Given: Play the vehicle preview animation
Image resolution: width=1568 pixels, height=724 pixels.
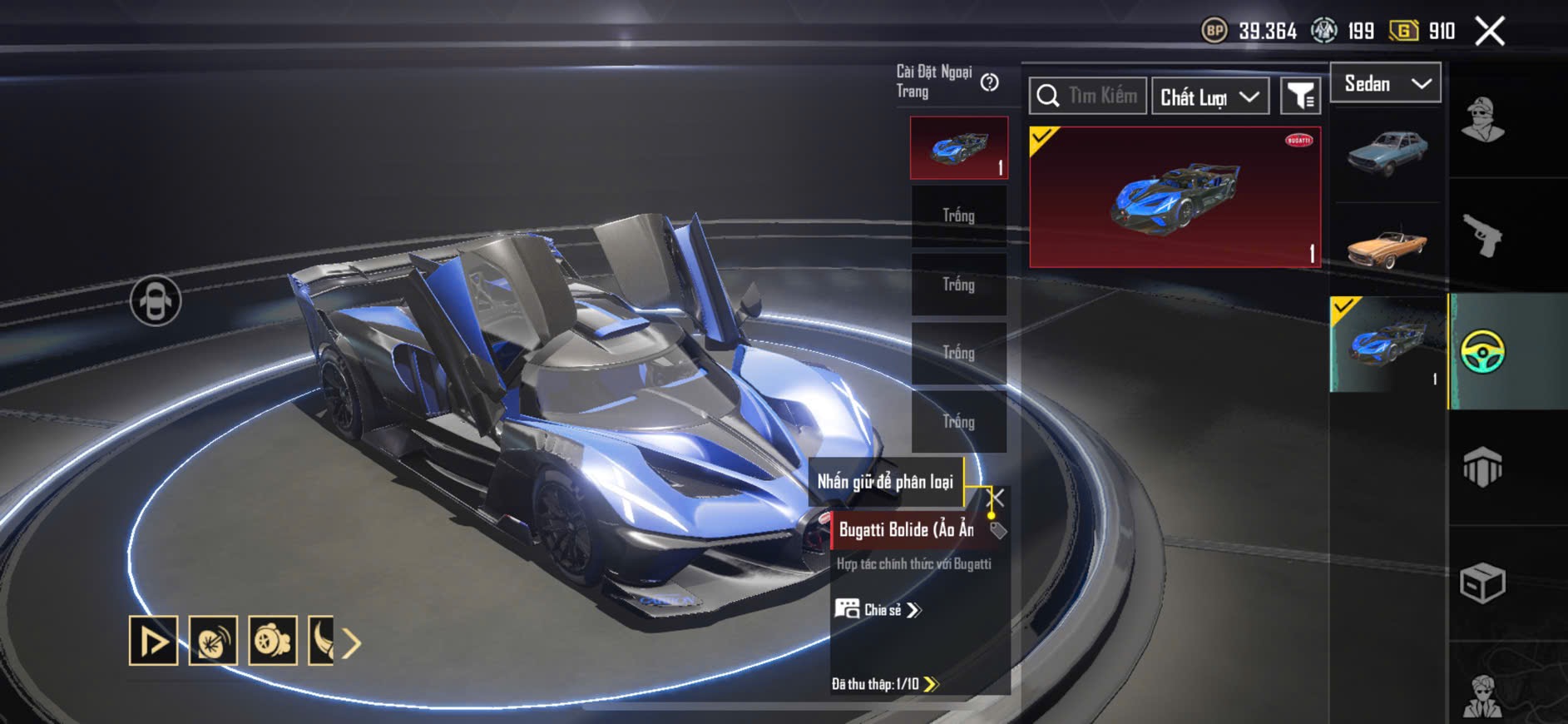Looking at the screenshot, I should point(153,641).
